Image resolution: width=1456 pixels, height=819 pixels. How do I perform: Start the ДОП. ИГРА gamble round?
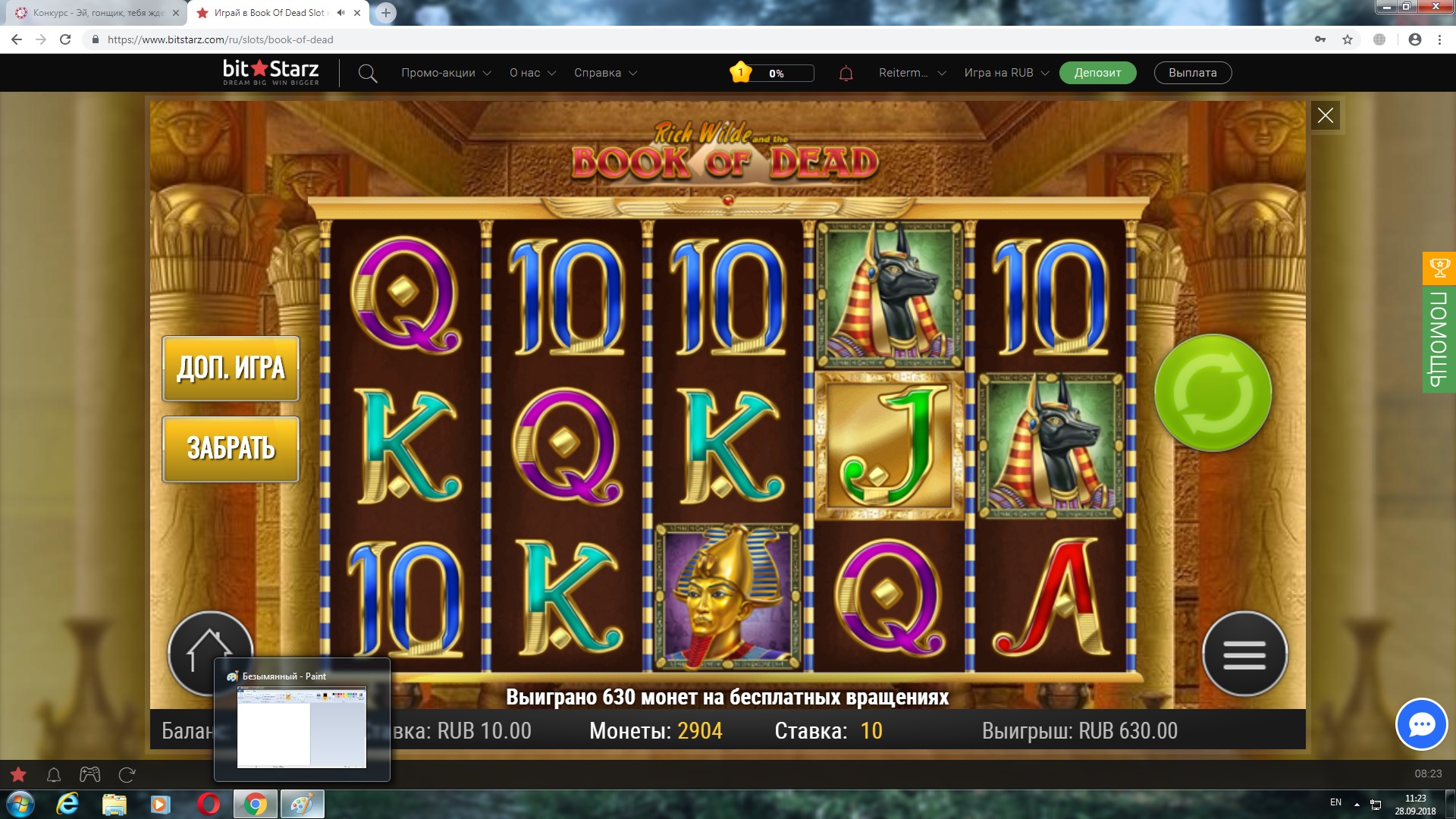pyautogui.click(x=231, y=369)
